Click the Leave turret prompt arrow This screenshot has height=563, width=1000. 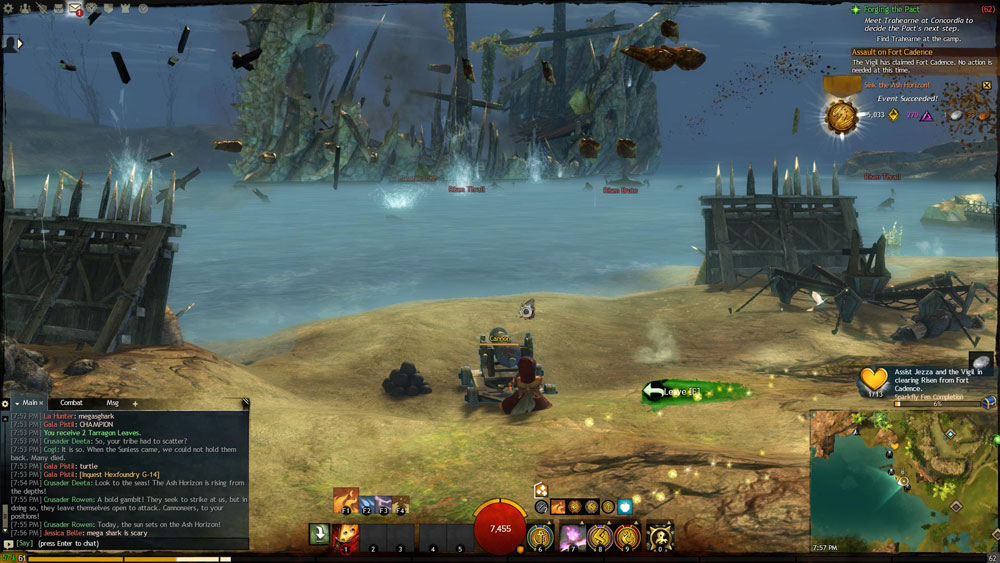pos(655,392)
